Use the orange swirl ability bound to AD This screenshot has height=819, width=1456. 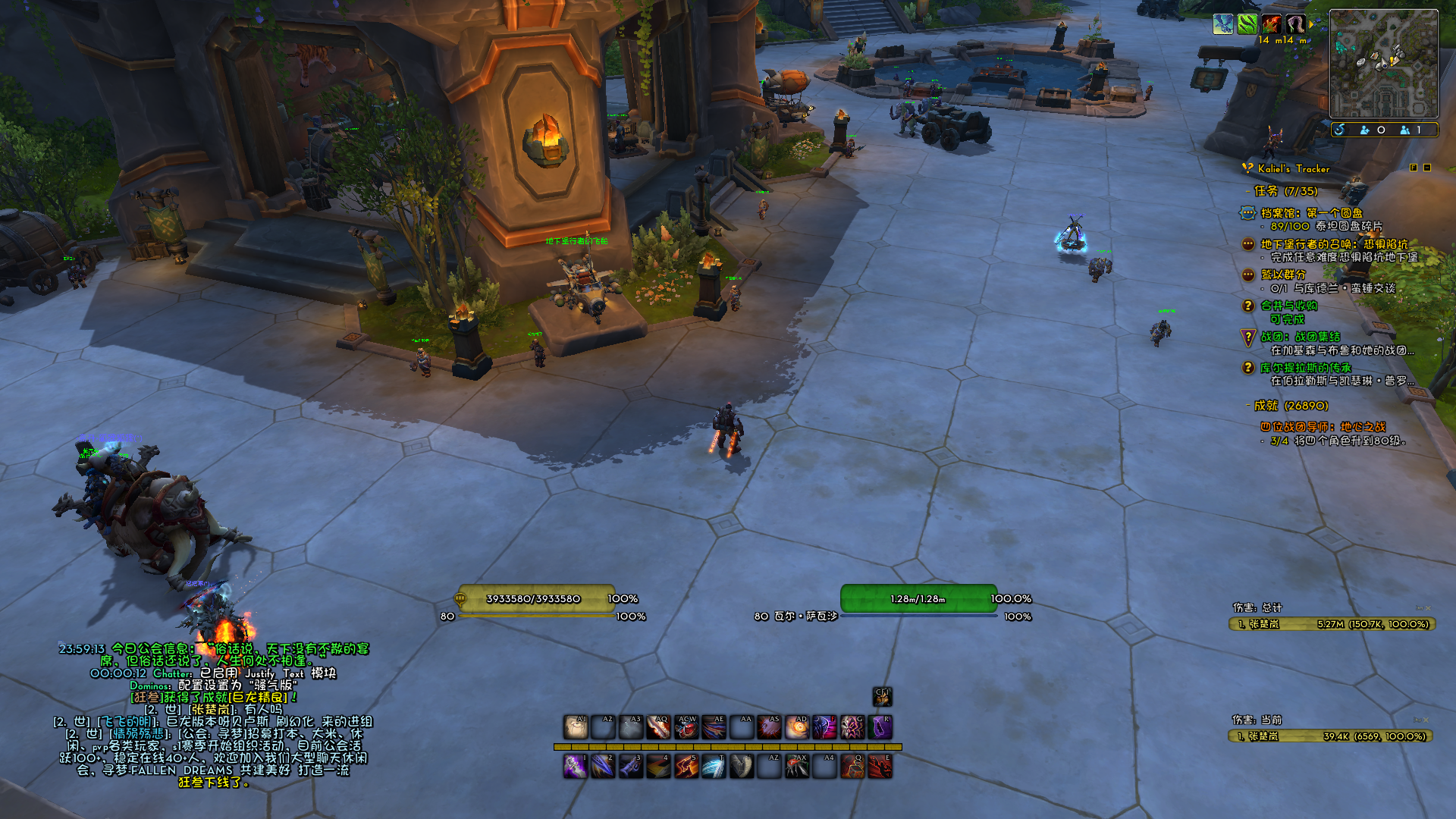(x=797, y=727)
